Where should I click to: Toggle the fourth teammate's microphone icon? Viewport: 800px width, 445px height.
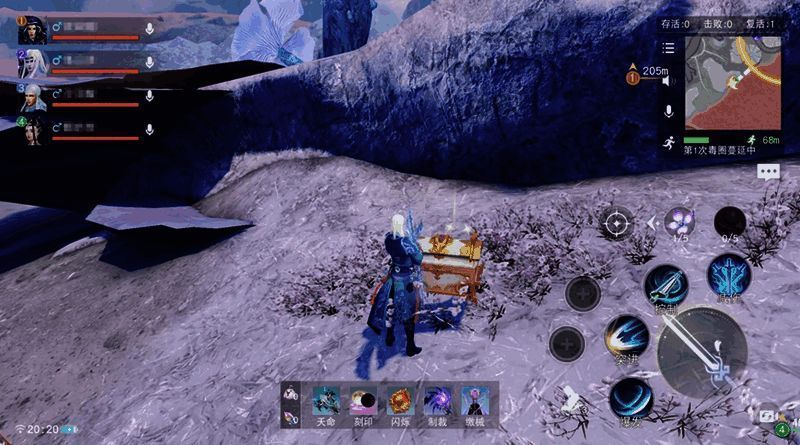[x=149, y=130]
